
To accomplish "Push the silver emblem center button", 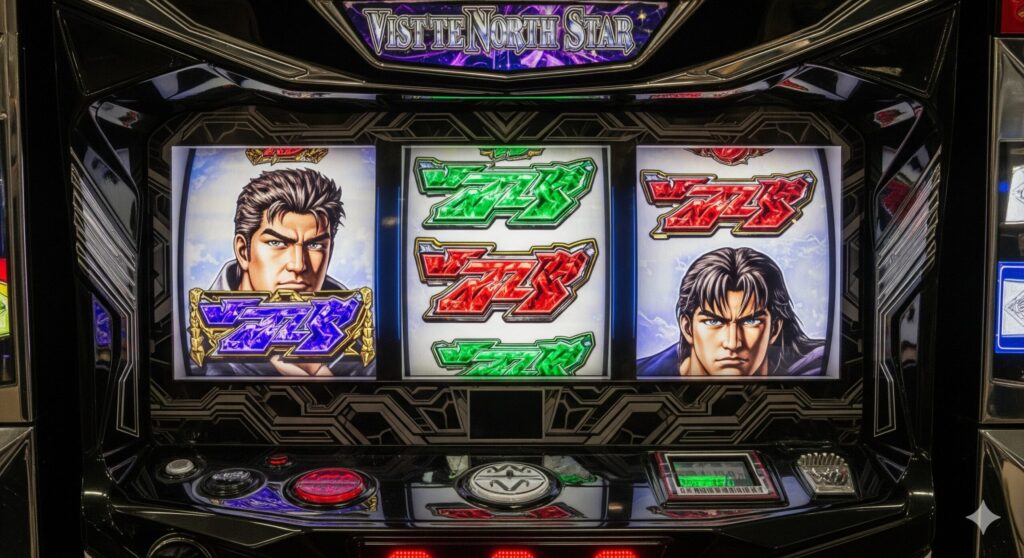I will (x=509, y=483).
